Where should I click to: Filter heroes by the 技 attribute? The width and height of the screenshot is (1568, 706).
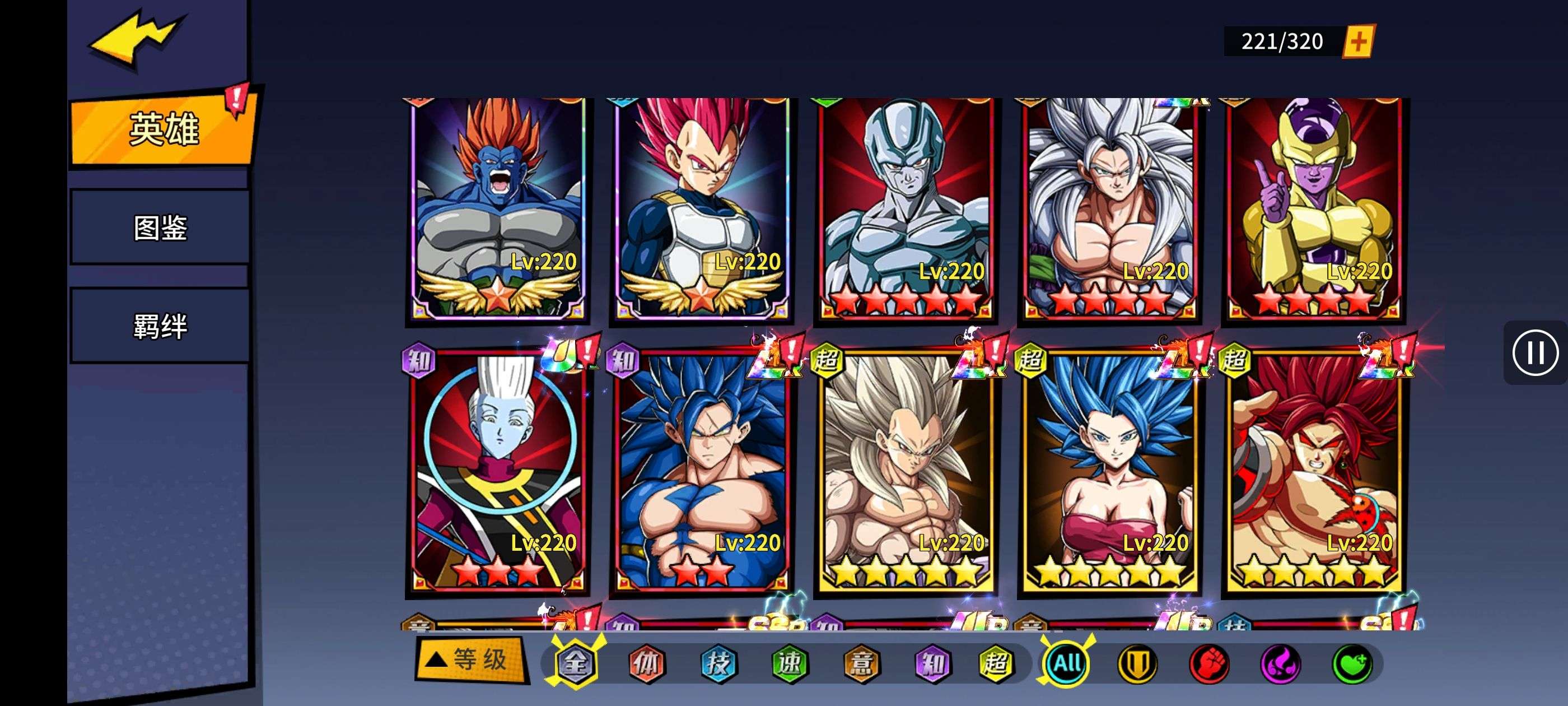click(x=718, y=663)
